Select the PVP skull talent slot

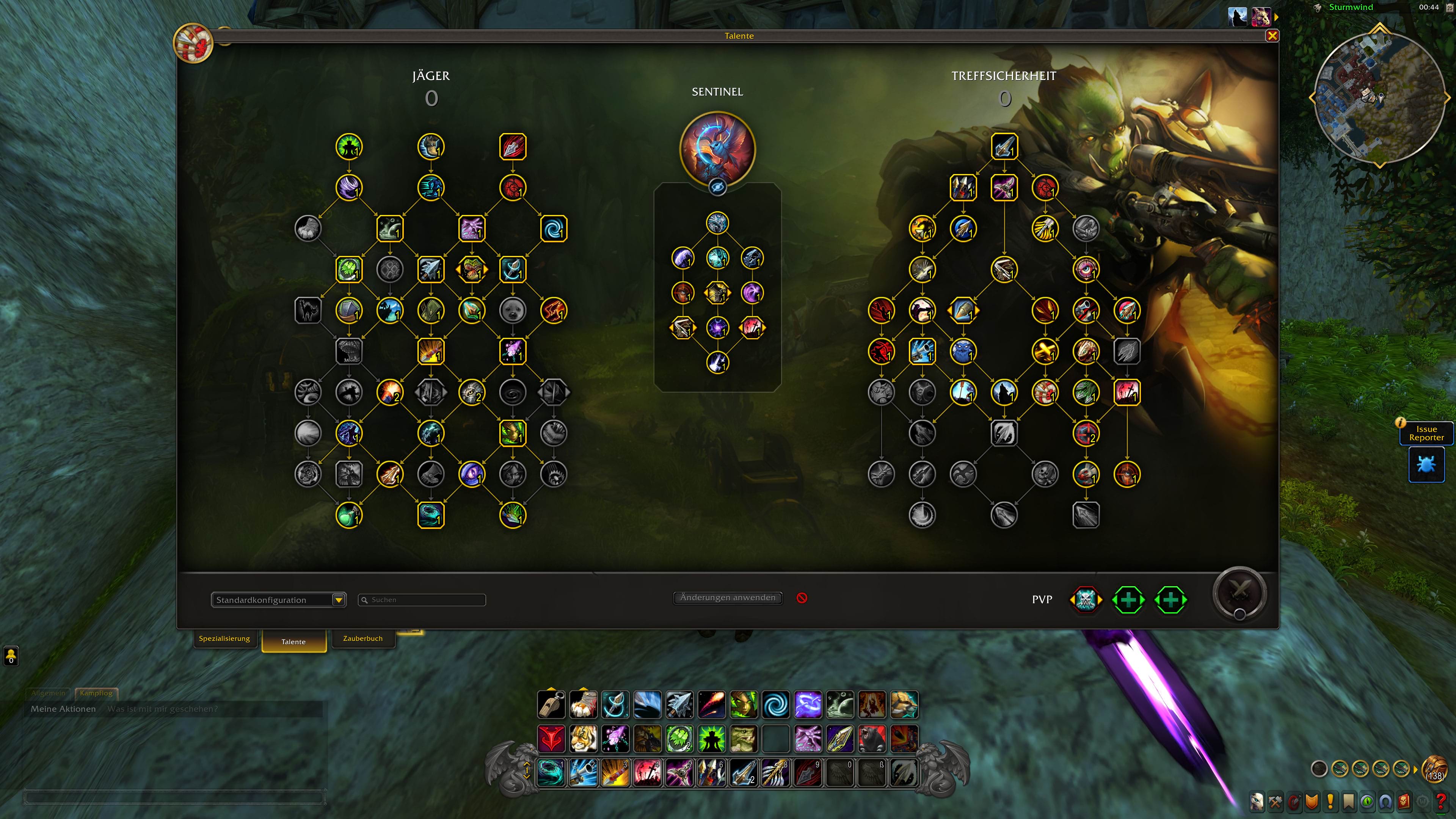(x=1085, y=600)
